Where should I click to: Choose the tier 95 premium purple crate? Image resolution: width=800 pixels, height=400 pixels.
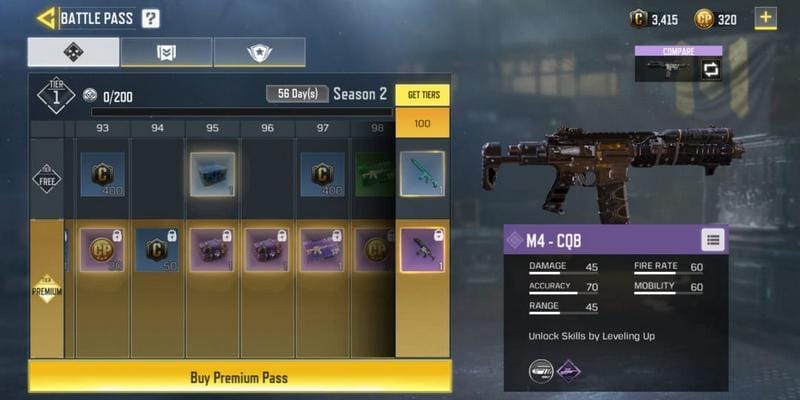tap(212, 249)
